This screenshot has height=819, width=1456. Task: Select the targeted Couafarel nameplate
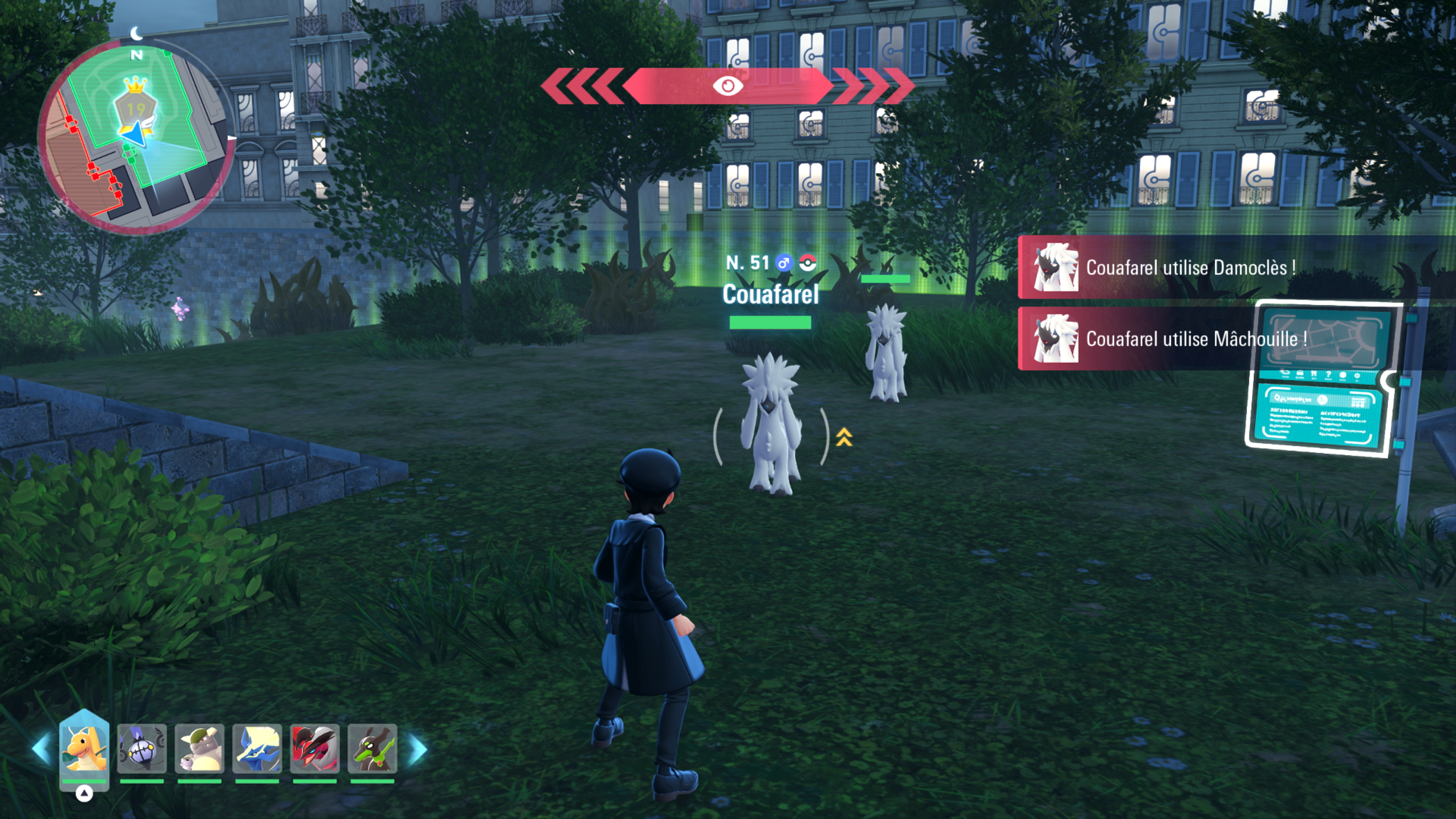pyautogui.click(x=770, y=295)
